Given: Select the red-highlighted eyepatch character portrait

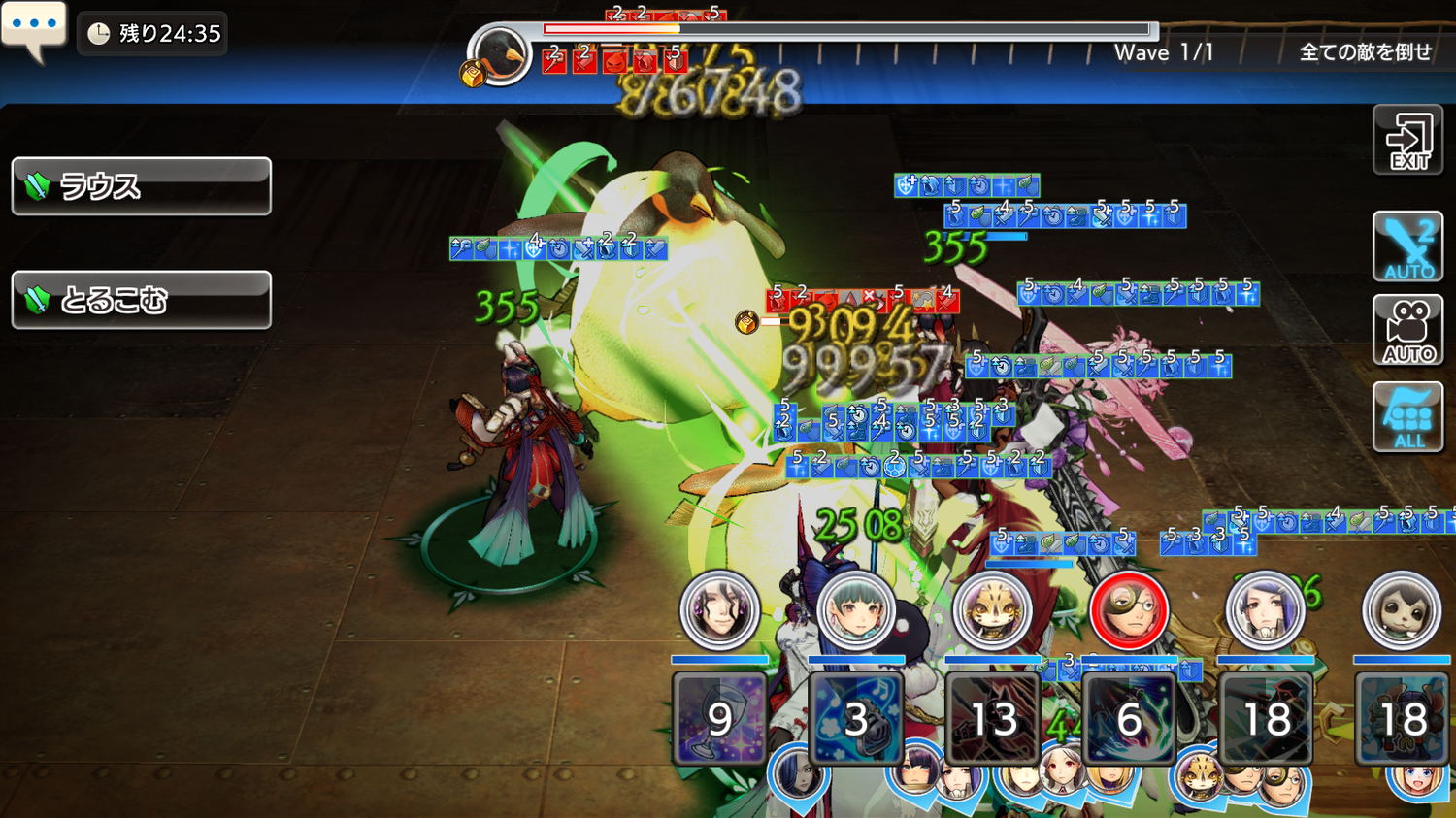Looking at the screenshot, I should point(1129,610).
